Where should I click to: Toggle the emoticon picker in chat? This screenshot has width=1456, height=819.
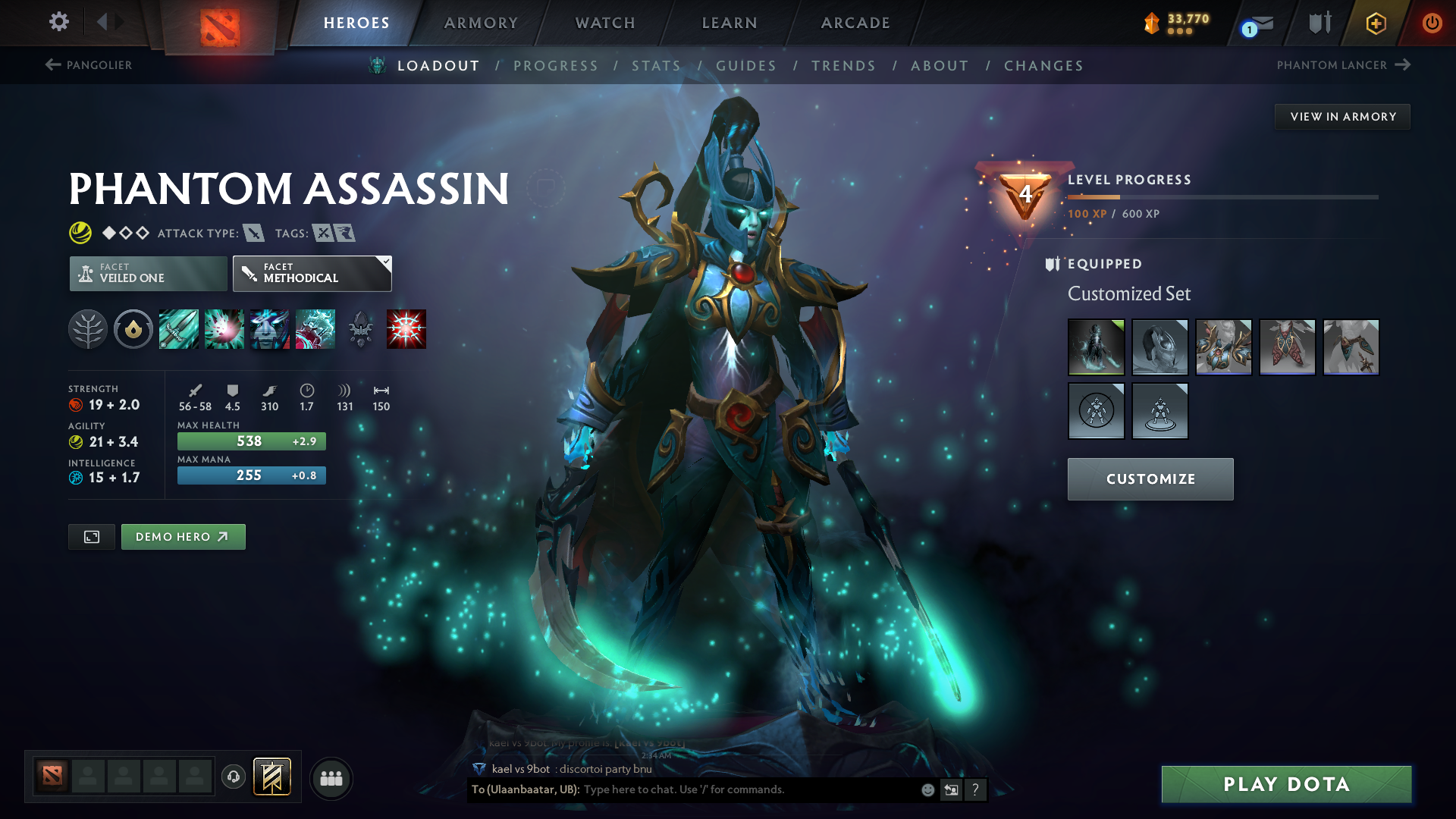point(927,789)
